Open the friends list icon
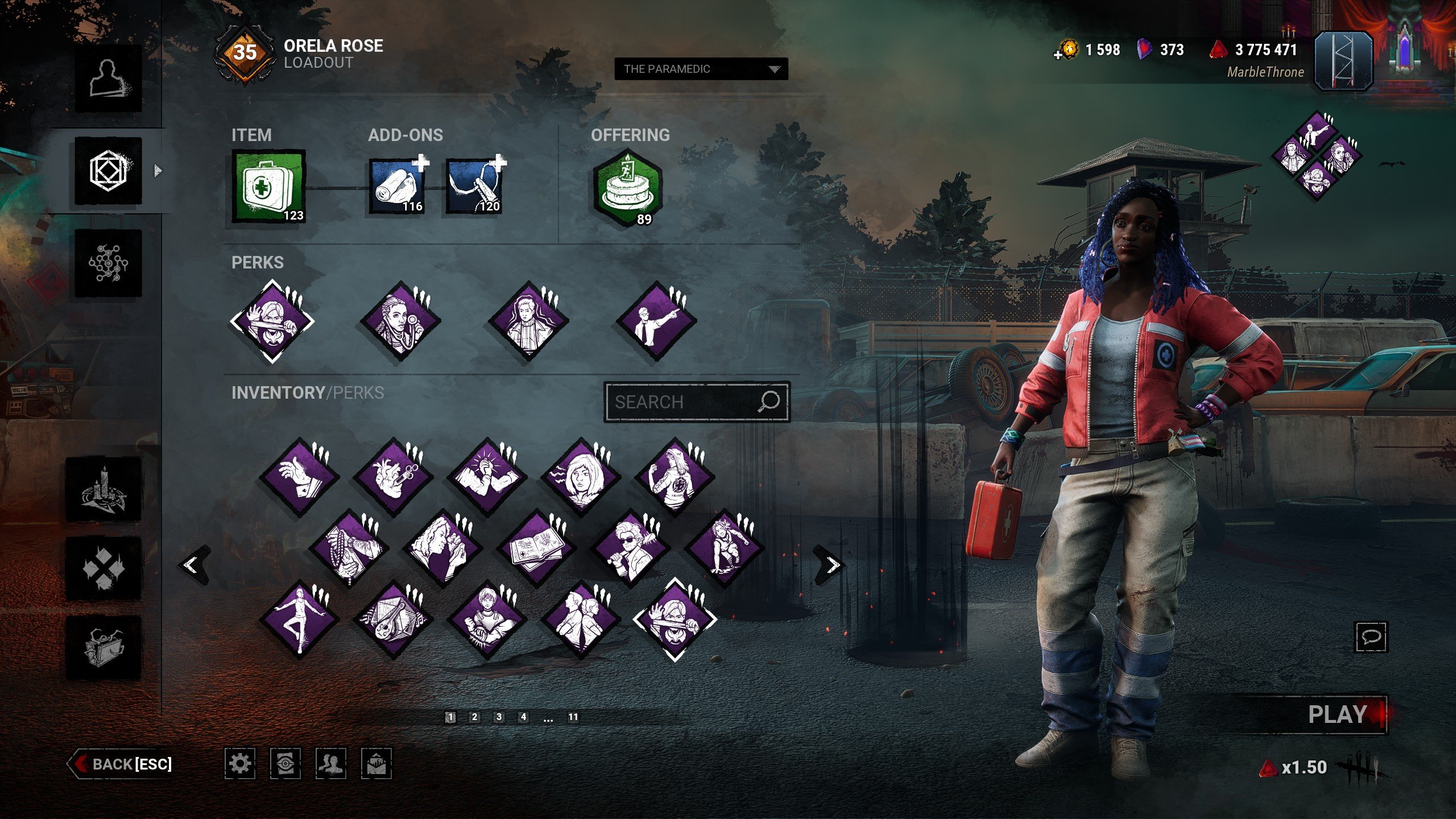 pyautogui.click(x=330, y=763)
